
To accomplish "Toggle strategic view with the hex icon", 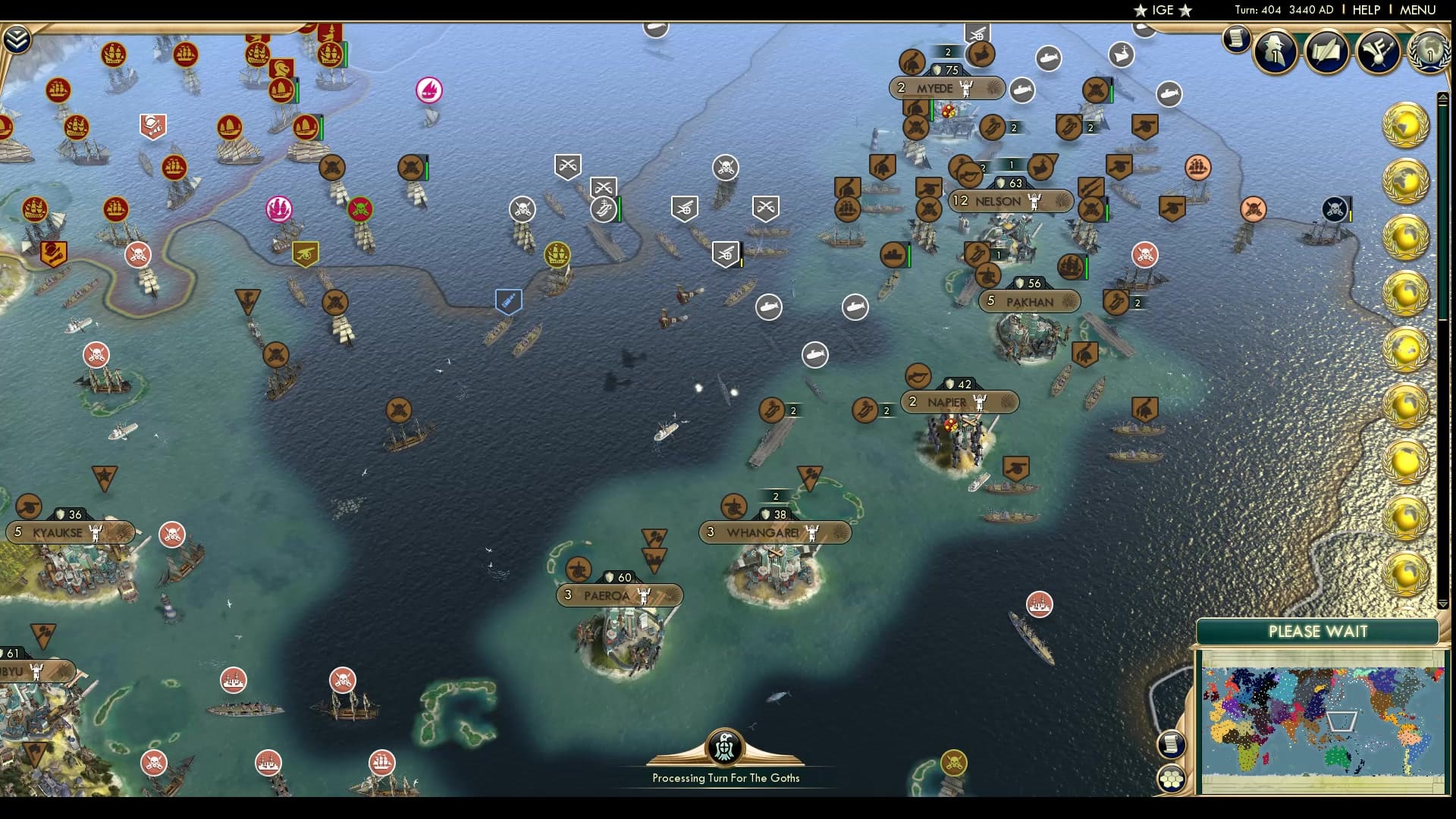I will pyautogui.click(x=1171, y=778).
